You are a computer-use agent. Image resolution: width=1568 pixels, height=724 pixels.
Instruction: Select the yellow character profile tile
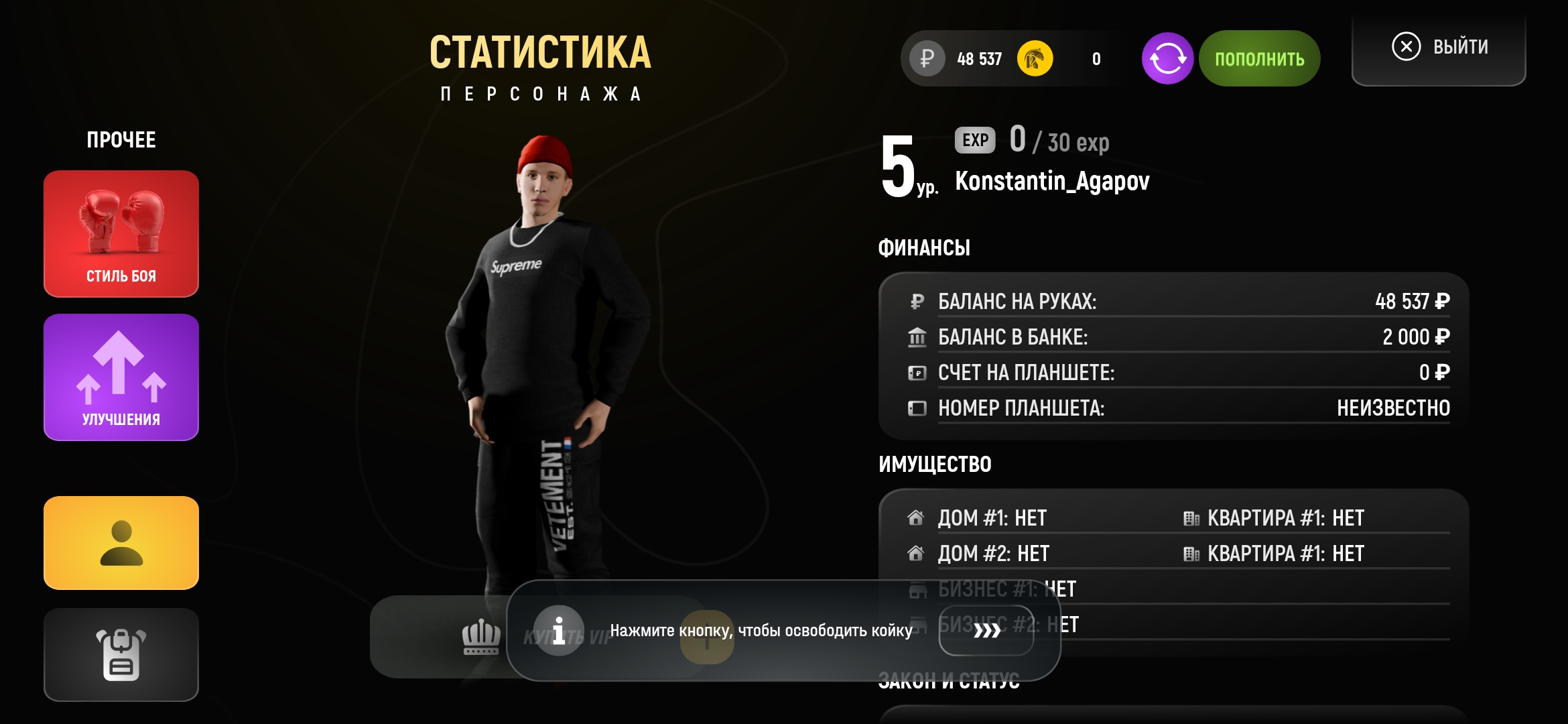(x=121, y=543)
